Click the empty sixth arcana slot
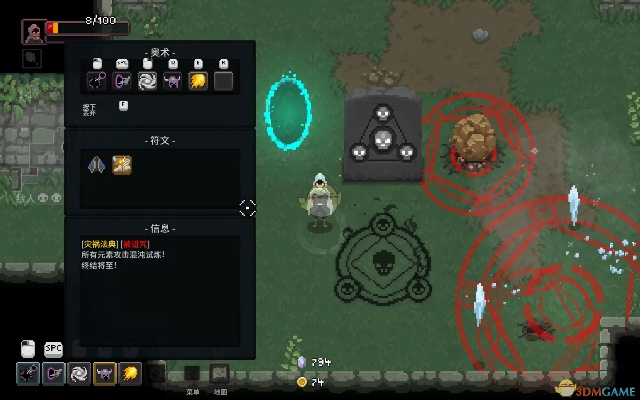Viewport: 640px width, 400px height. click(x=223, y=81)
